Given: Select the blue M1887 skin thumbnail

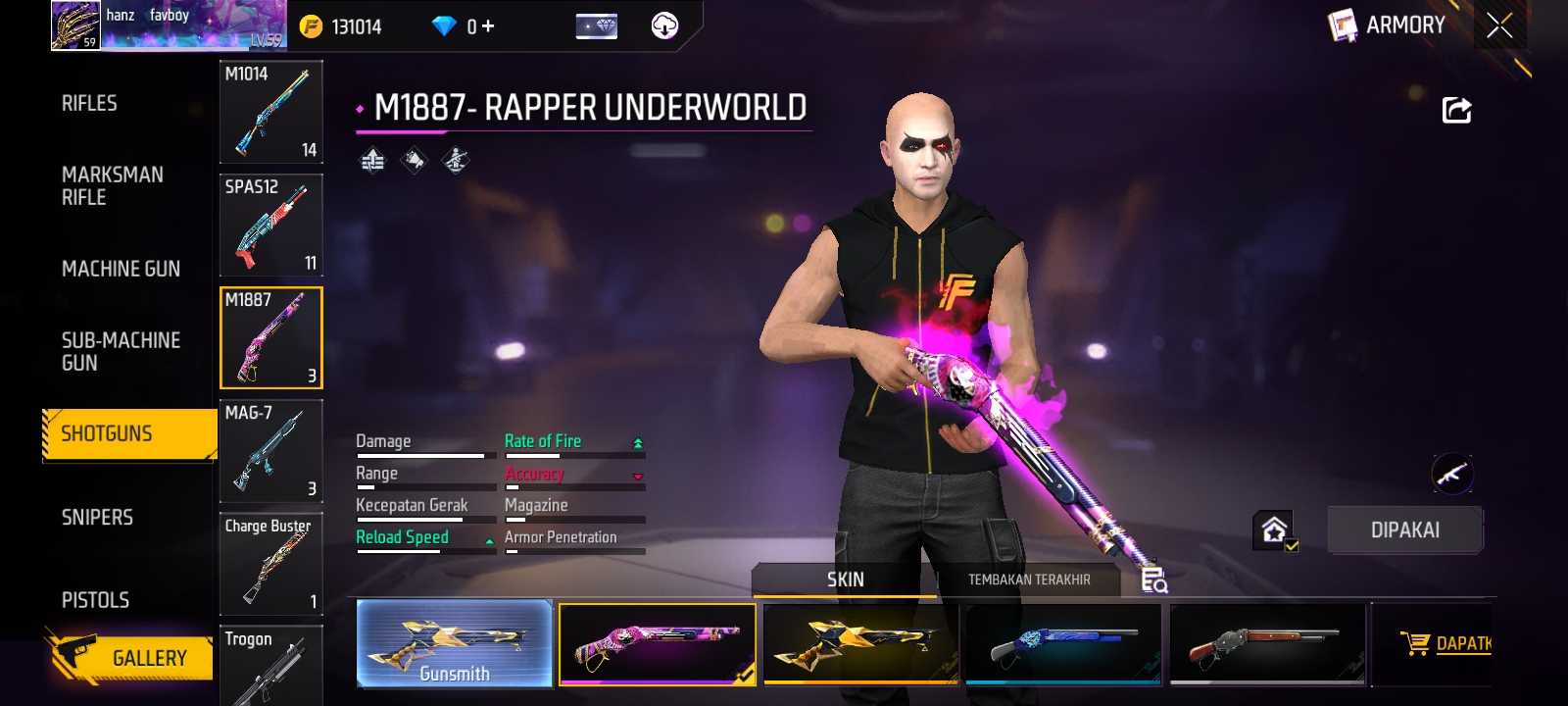Looking at the screenshot, I should [1063, 643].
